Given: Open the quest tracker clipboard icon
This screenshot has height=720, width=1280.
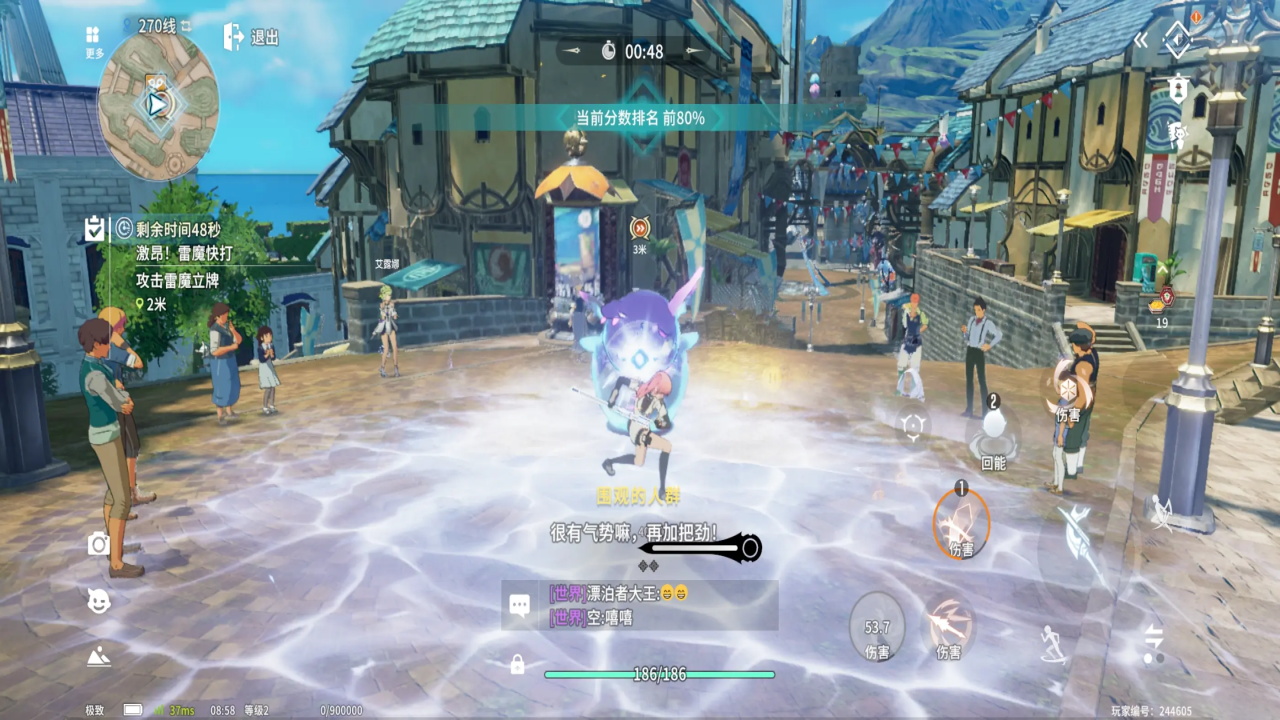Looking at the screenshot, I should click(x=95, y=229).
